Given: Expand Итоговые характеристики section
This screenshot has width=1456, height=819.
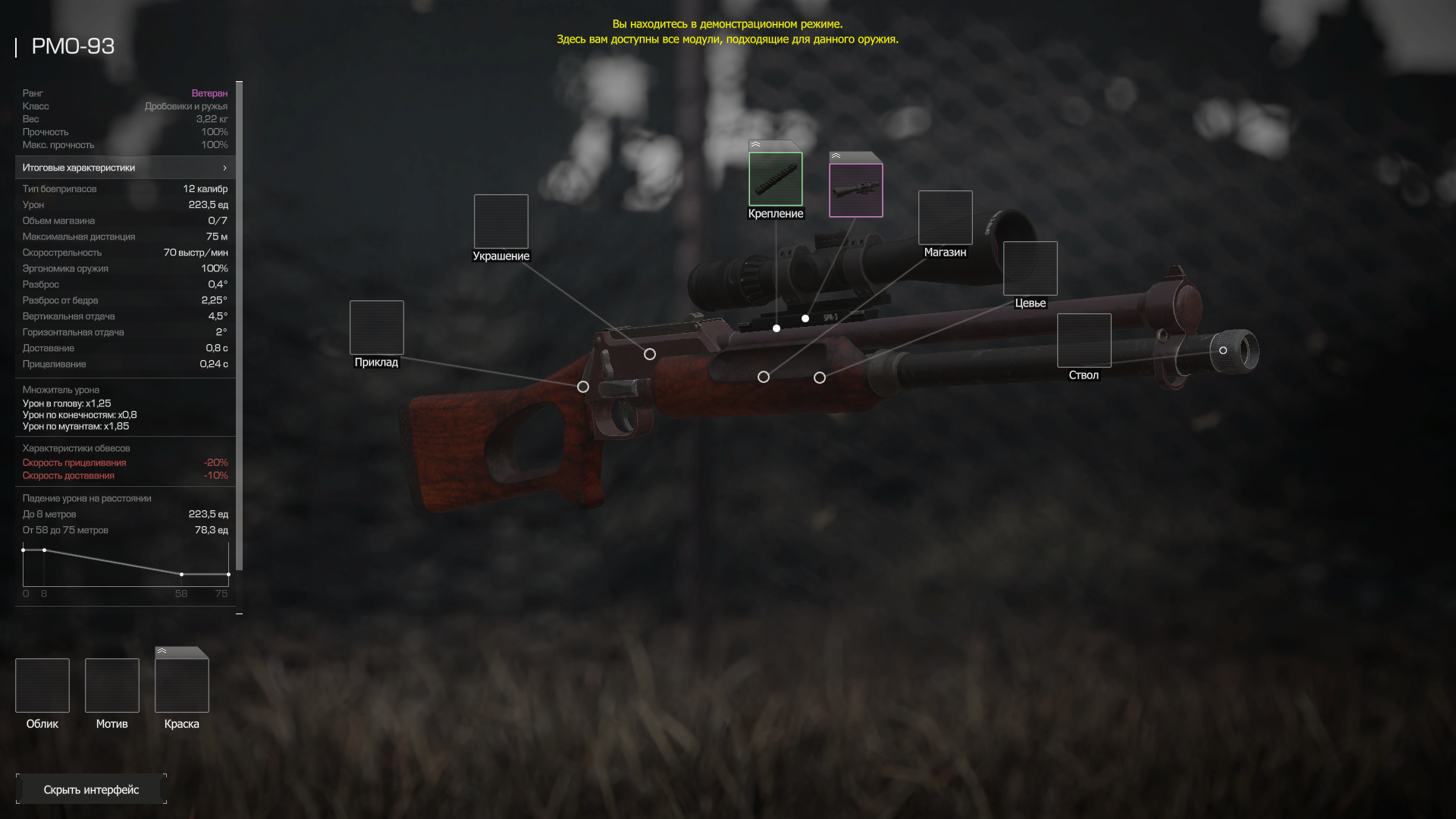Looking at the screenshot, I should (x=125, y=168).
